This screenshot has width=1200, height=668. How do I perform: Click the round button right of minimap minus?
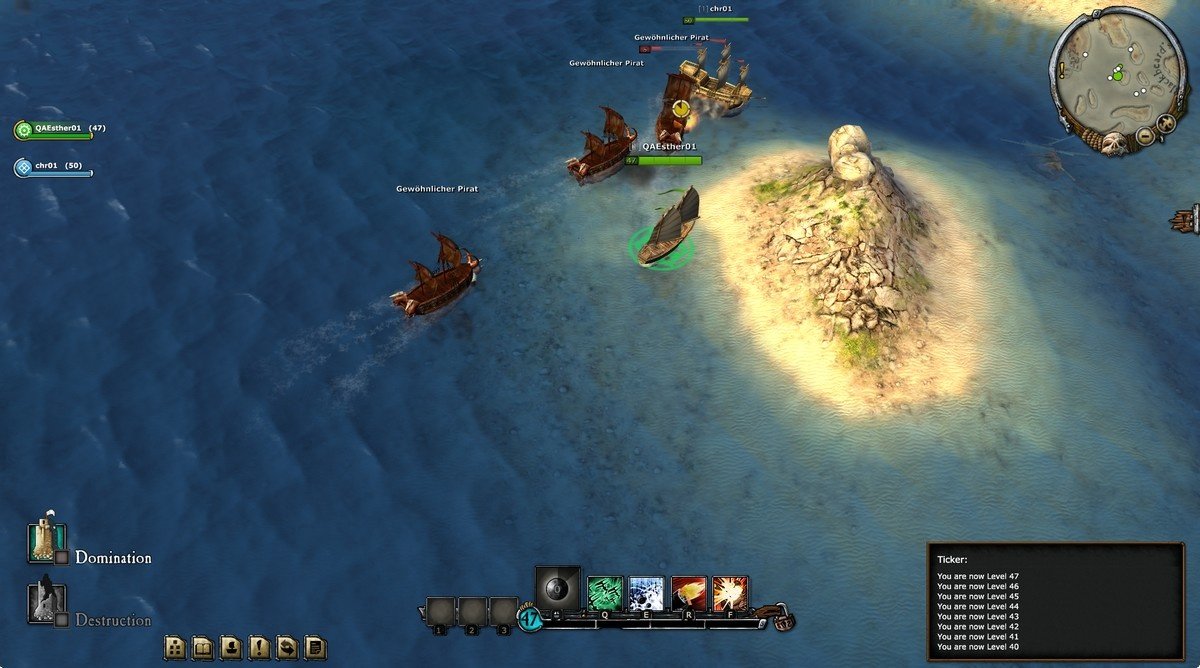[1166, 123]
